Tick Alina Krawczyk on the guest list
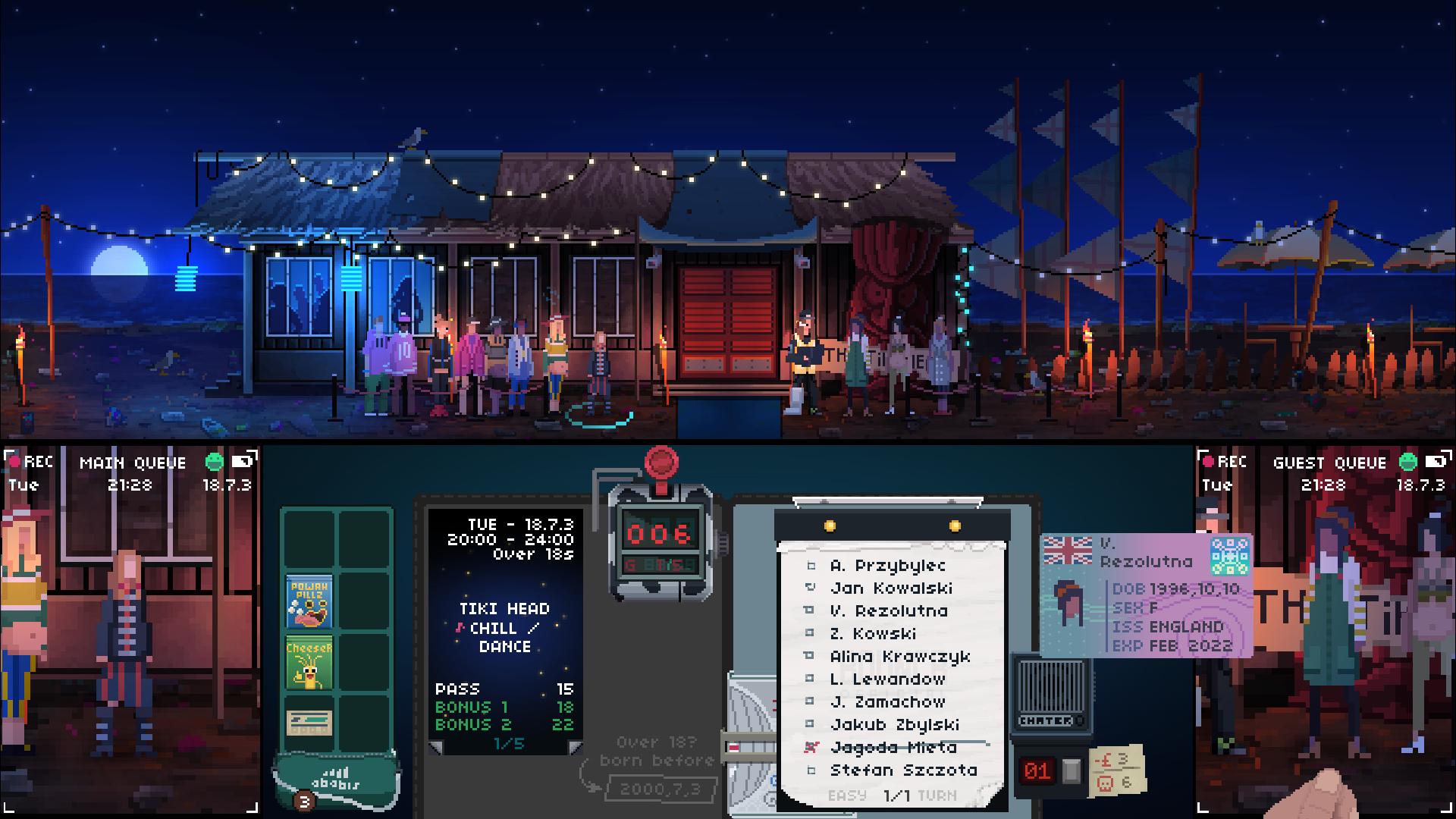This screenshot has height=819, width=1456. 811,656
